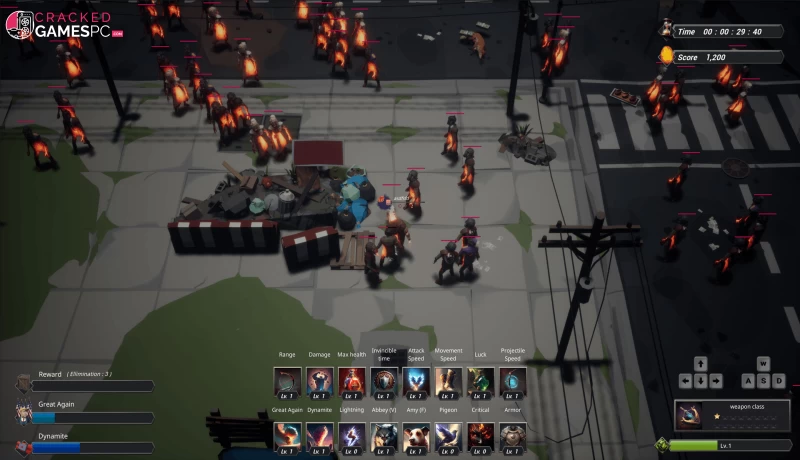Choose the Max health upgrade icon
Viewport: 800px width, 460px height.
click(351, 381)
